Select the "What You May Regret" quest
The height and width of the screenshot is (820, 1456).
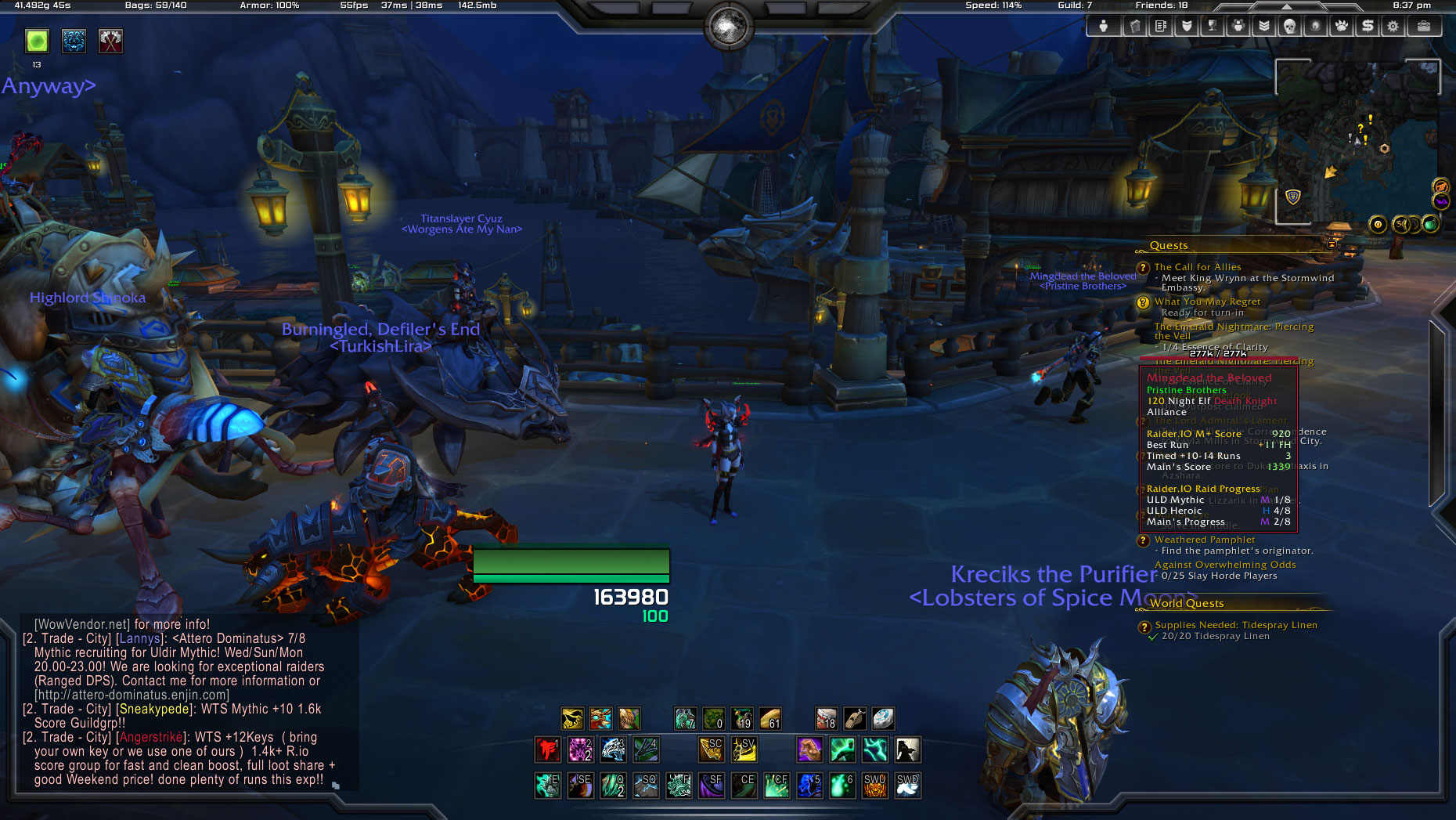click(1207, 302)
